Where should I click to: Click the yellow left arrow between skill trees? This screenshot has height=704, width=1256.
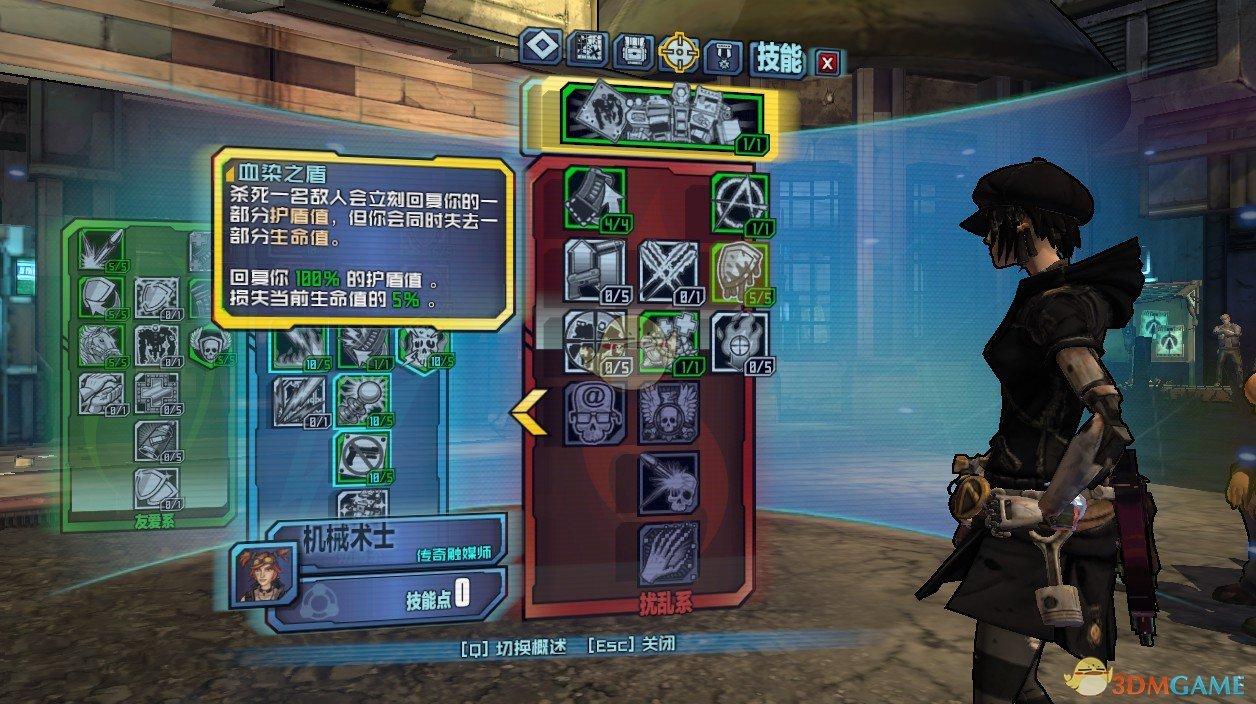528,412
